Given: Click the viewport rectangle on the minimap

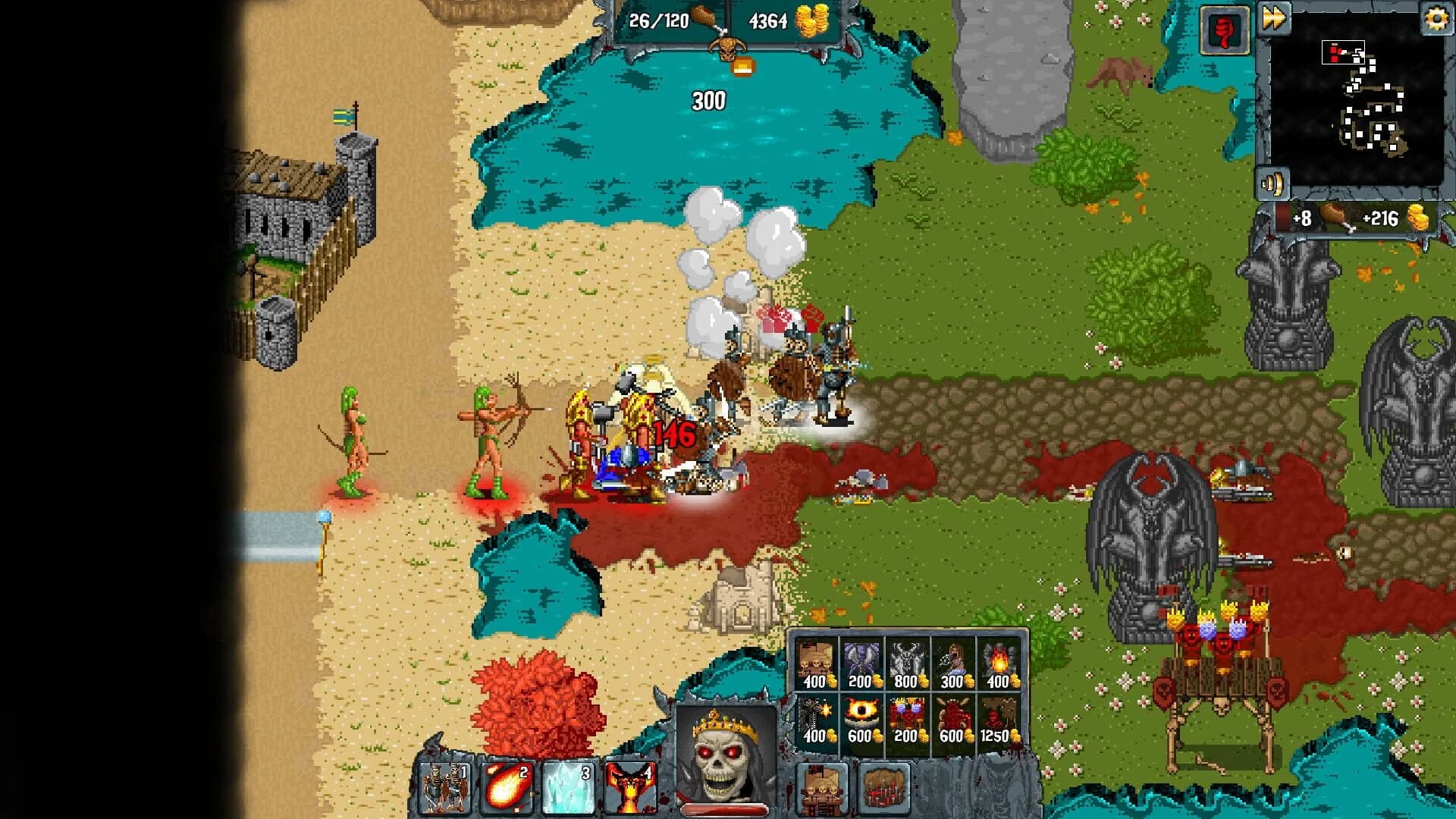Looking at the screenshot, I should point(1344,52).
